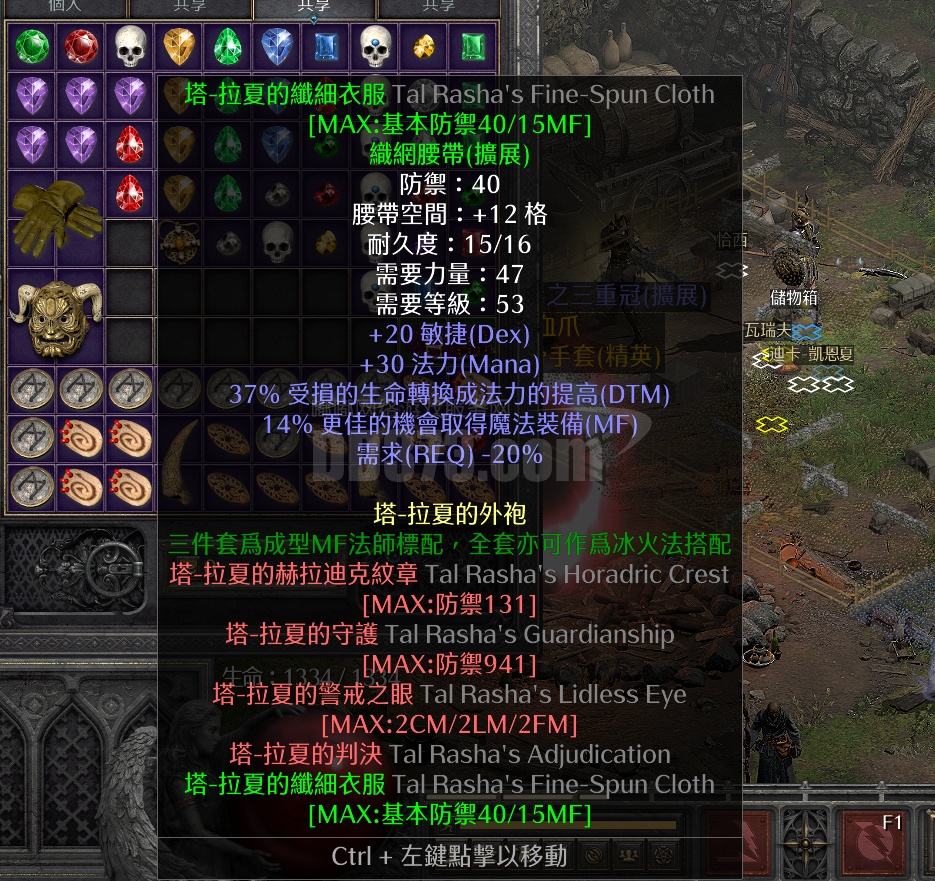Pick the skull with the blue jewel
The image size is (935, 881).
[375, 47]
